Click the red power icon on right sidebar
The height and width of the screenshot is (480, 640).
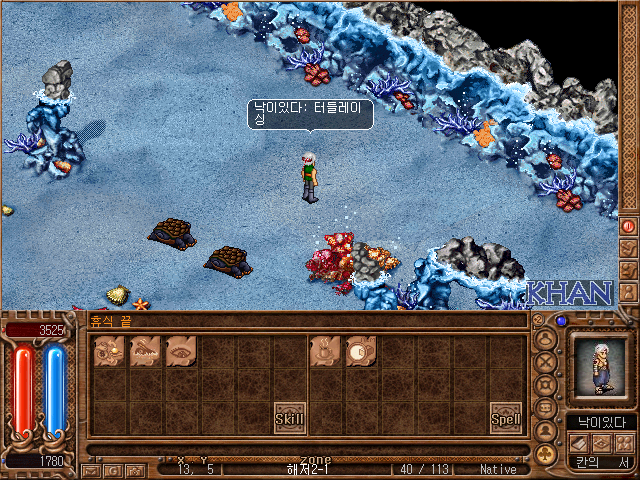pos(628,226)
